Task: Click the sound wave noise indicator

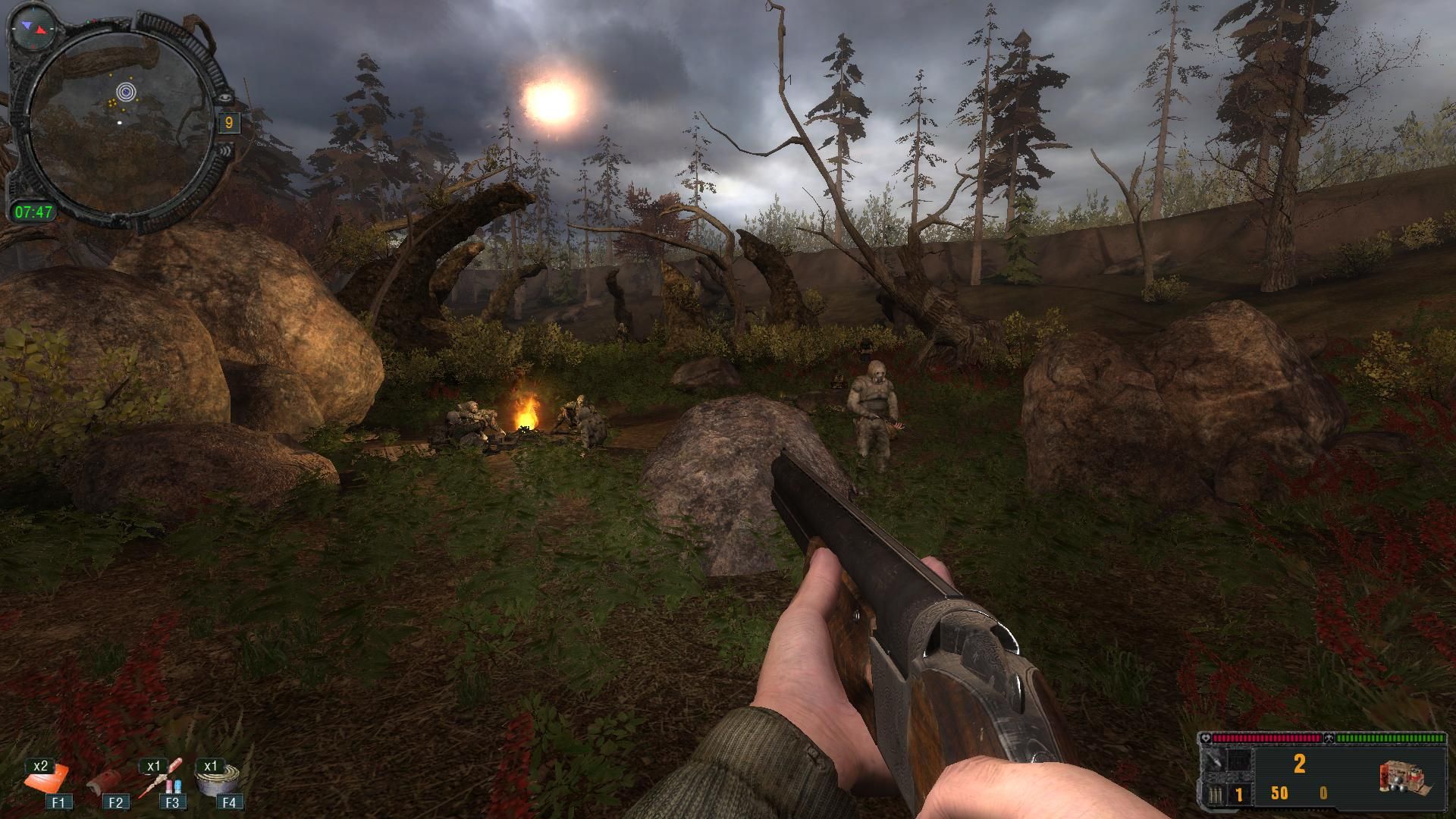Action: [225, 152]
